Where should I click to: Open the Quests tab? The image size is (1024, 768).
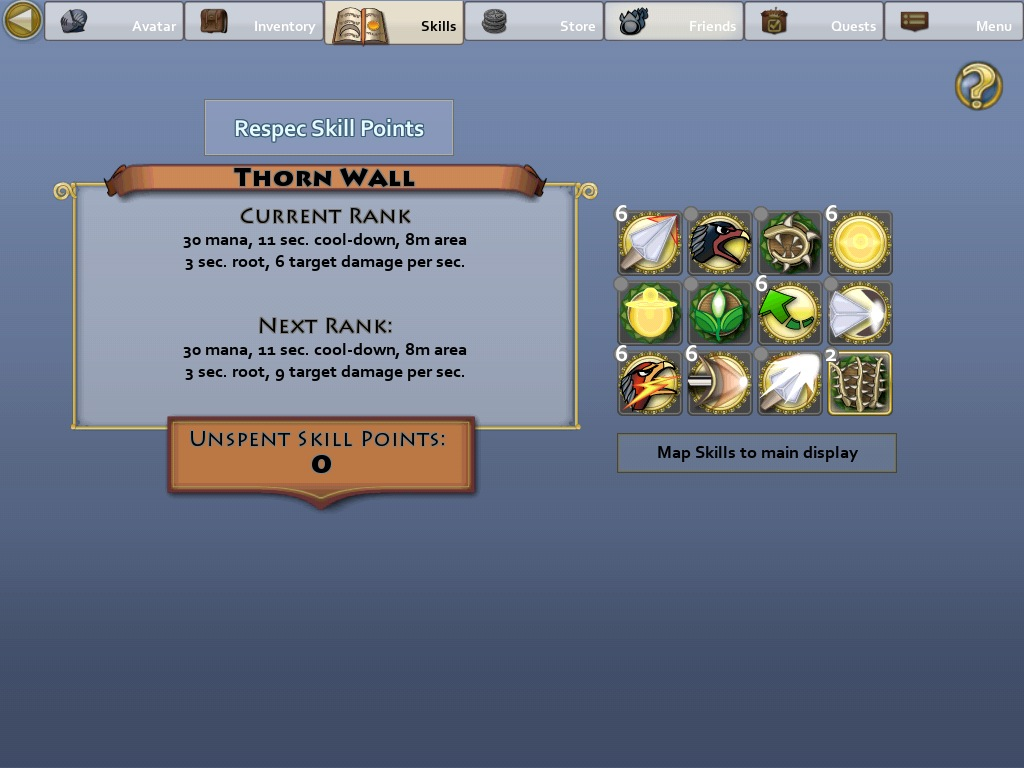[x=814, y=22]
